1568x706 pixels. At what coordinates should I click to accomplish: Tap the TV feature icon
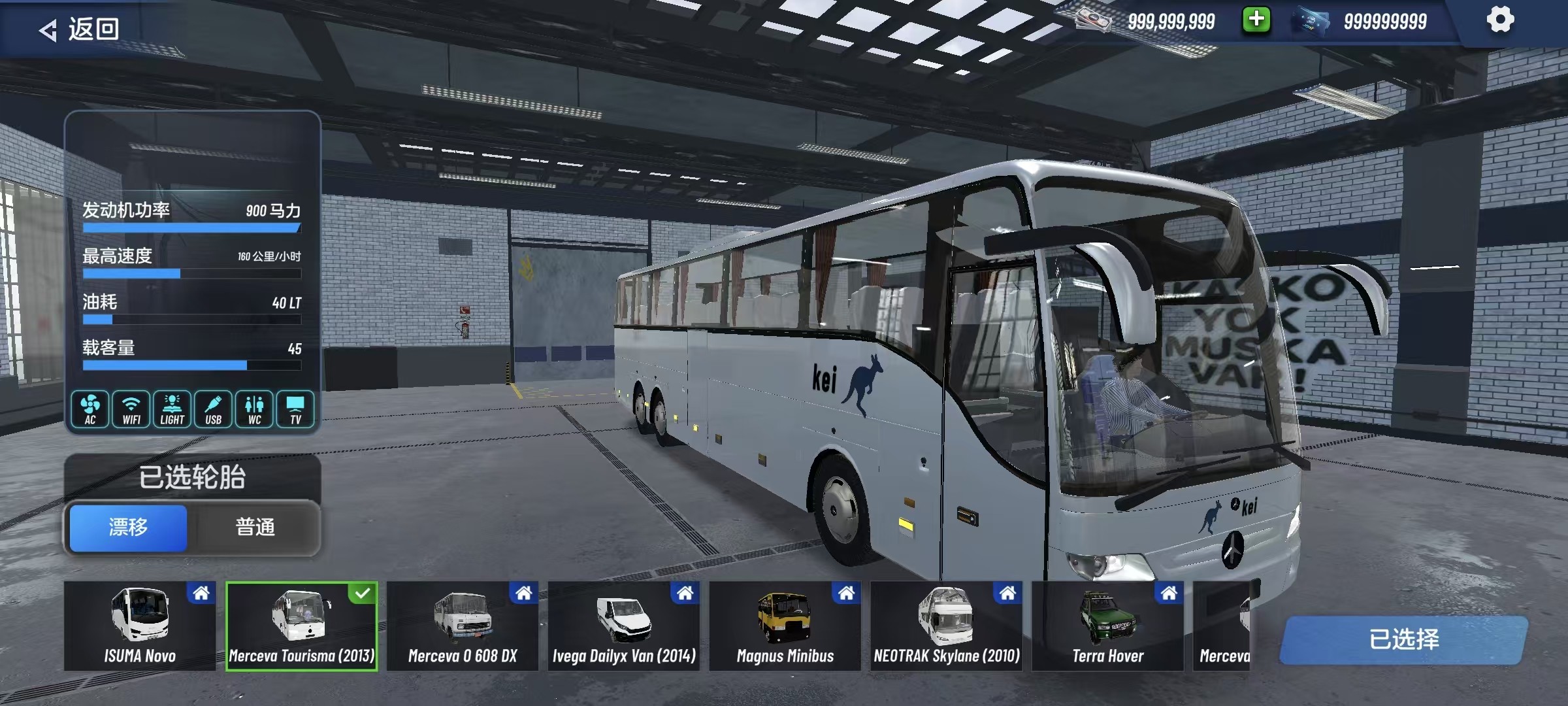coord(296,409)
